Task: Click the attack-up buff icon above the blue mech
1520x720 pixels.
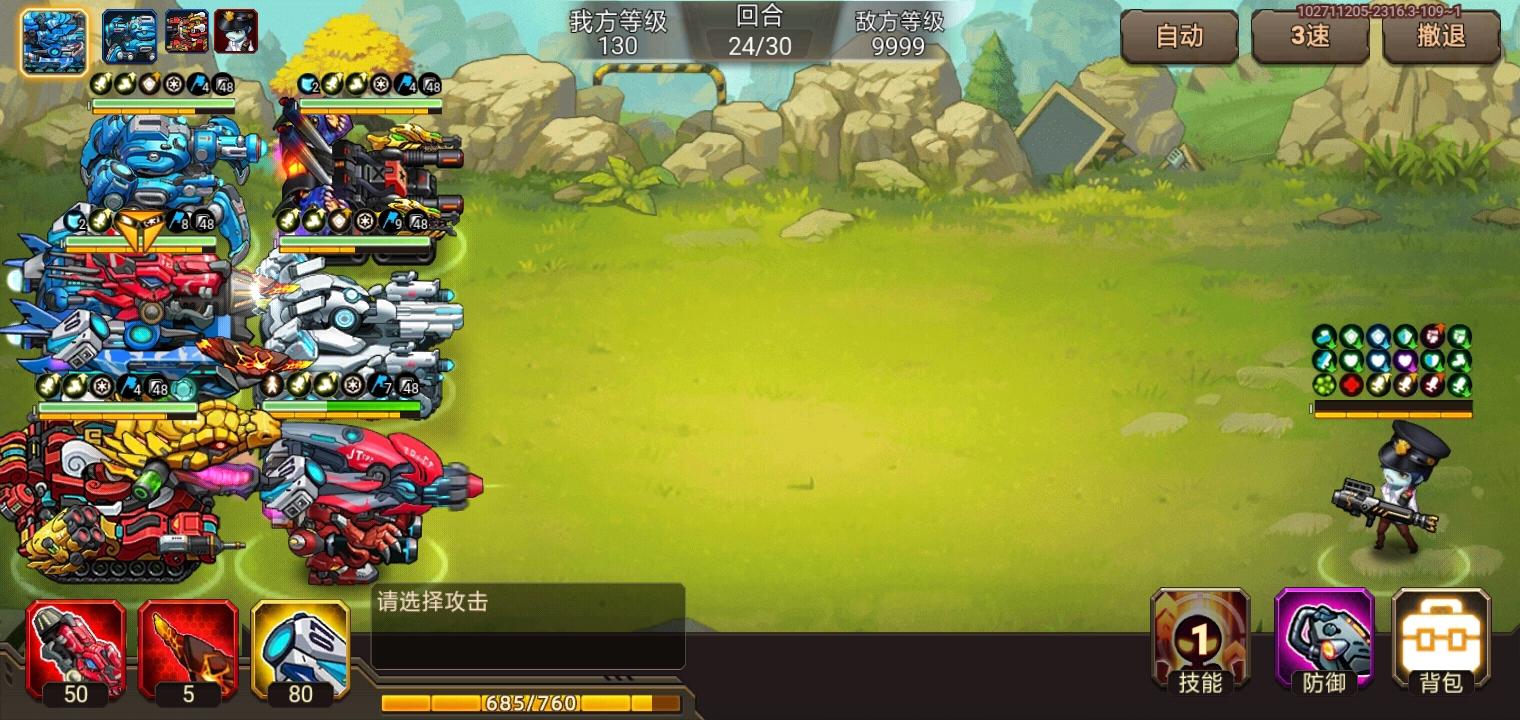Action: [x=102, y=84]
